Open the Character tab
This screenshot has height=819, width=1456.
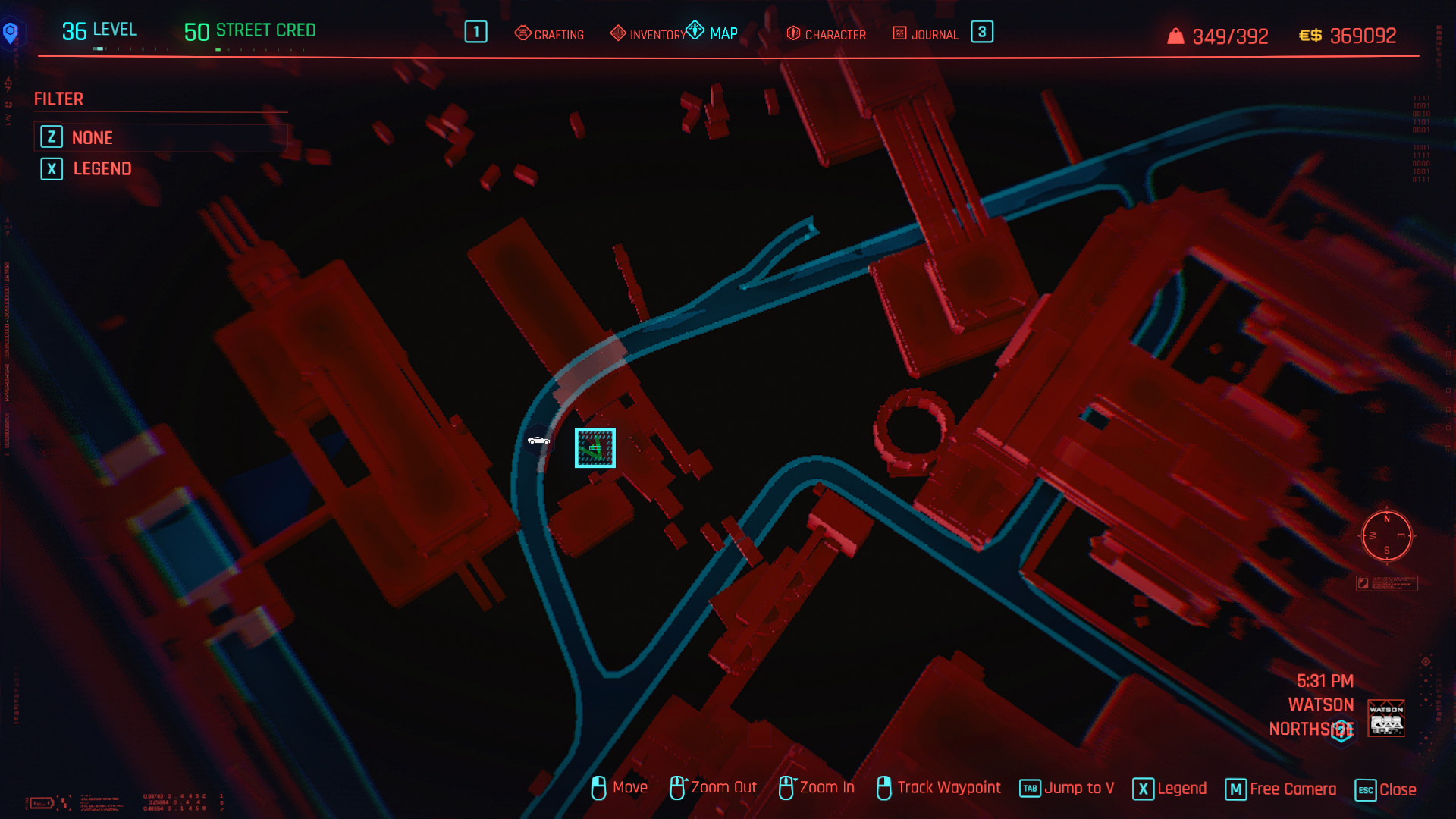(827, 34)
